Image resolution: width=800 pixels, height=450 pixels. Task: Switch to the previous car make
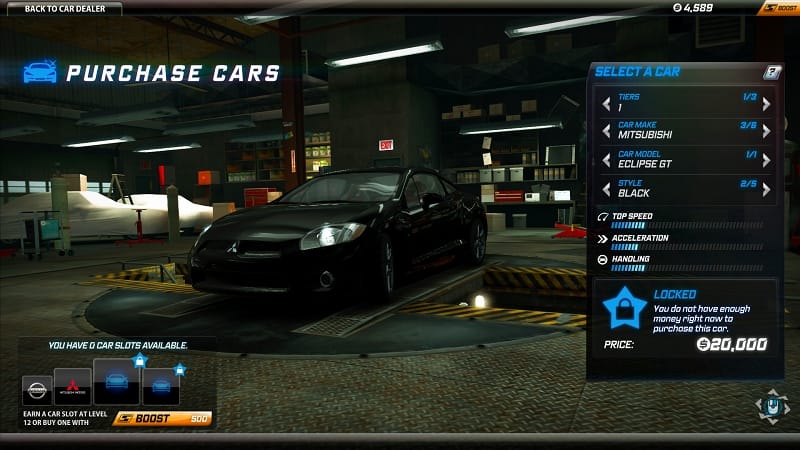[x=604, y=132]
